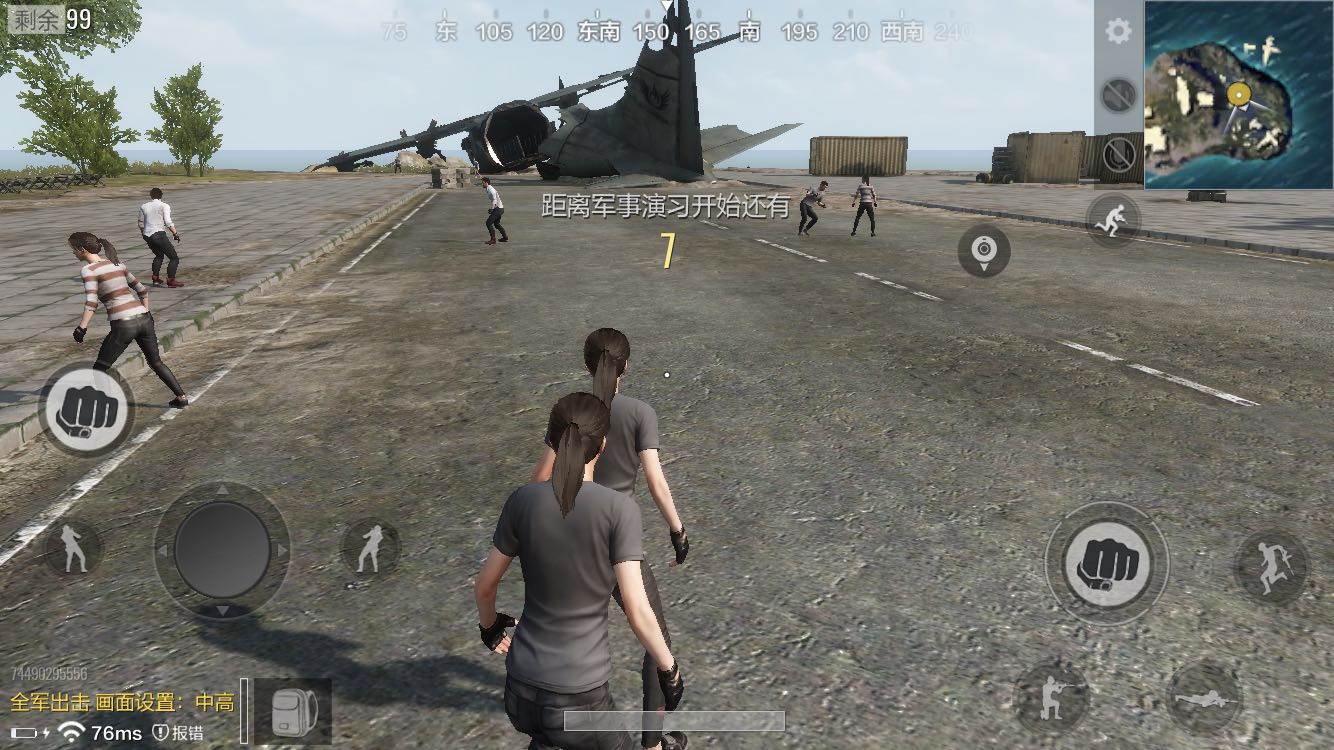Toggle the muted speaker icon

pyautogui.click(x=1117, y=96)
